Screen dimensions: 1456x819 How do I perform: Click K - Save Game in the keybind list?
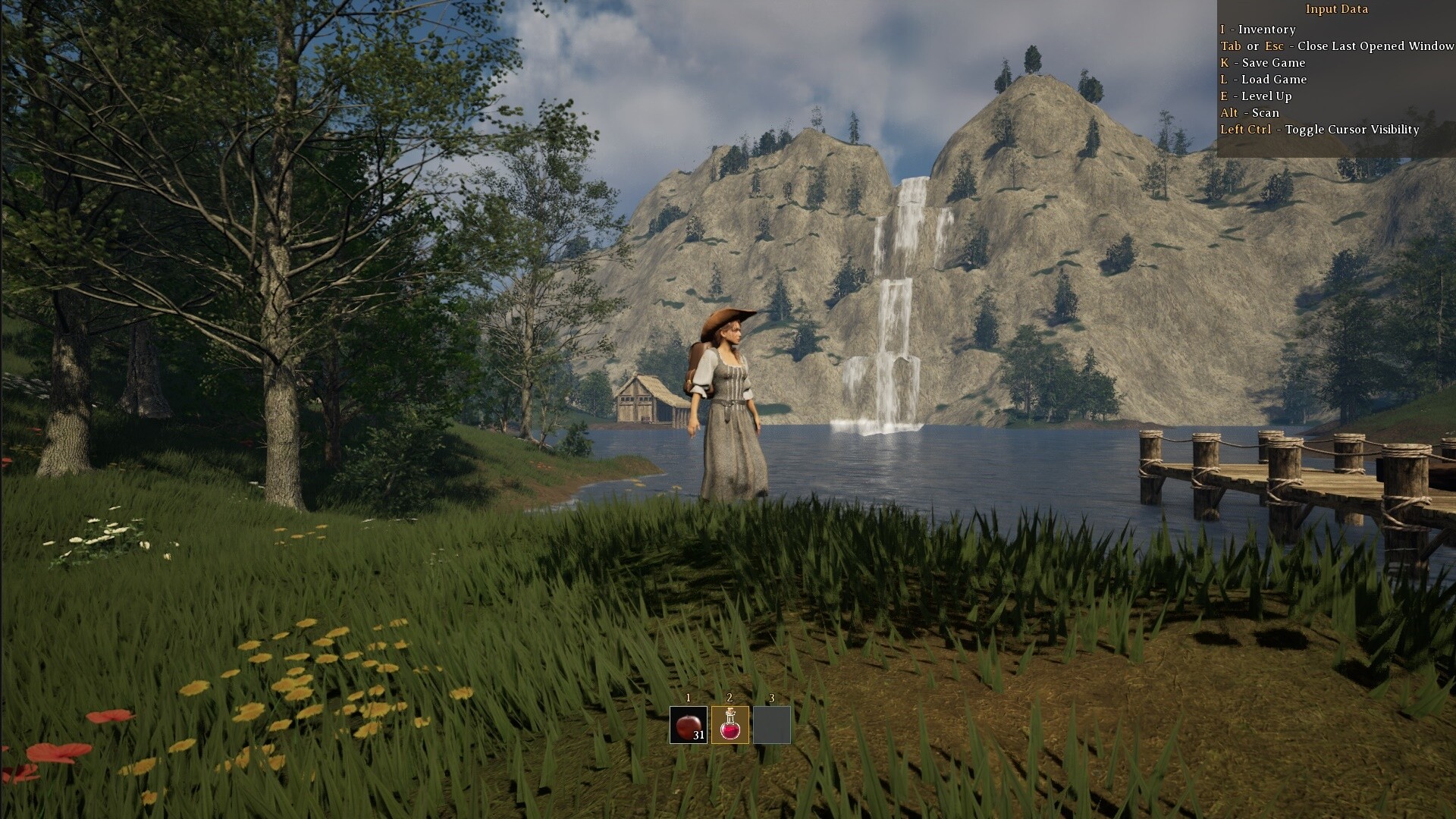(x=1263, y=62)
